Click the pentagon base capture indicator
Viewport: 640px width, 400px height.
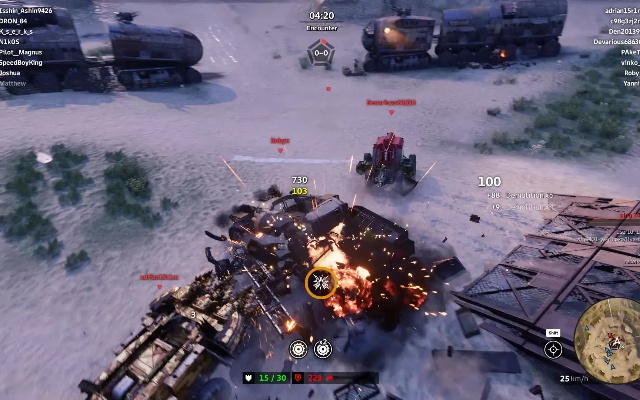(x=321, y=53)
